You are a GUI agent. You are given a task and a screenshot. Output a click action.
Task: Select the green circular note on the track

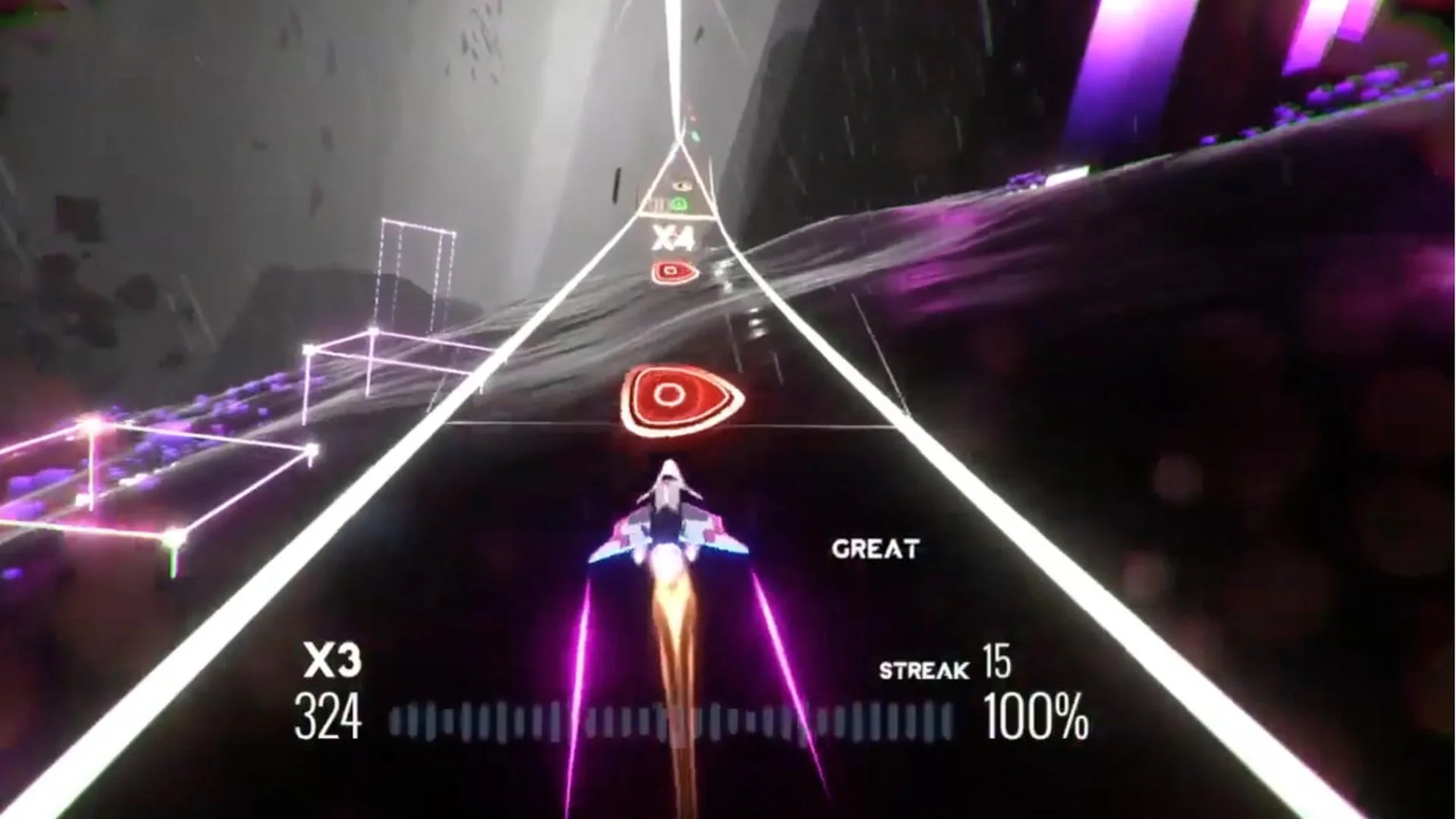[680, 203]
